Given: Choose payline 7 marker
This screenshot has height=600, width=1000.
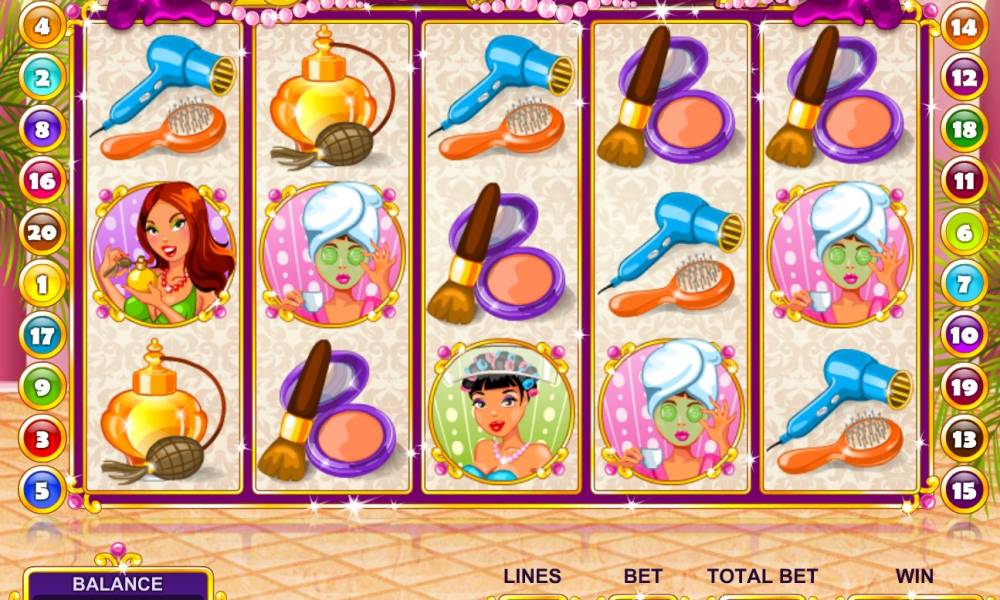Looking at the screenshot, I should [x=964, y=285].
